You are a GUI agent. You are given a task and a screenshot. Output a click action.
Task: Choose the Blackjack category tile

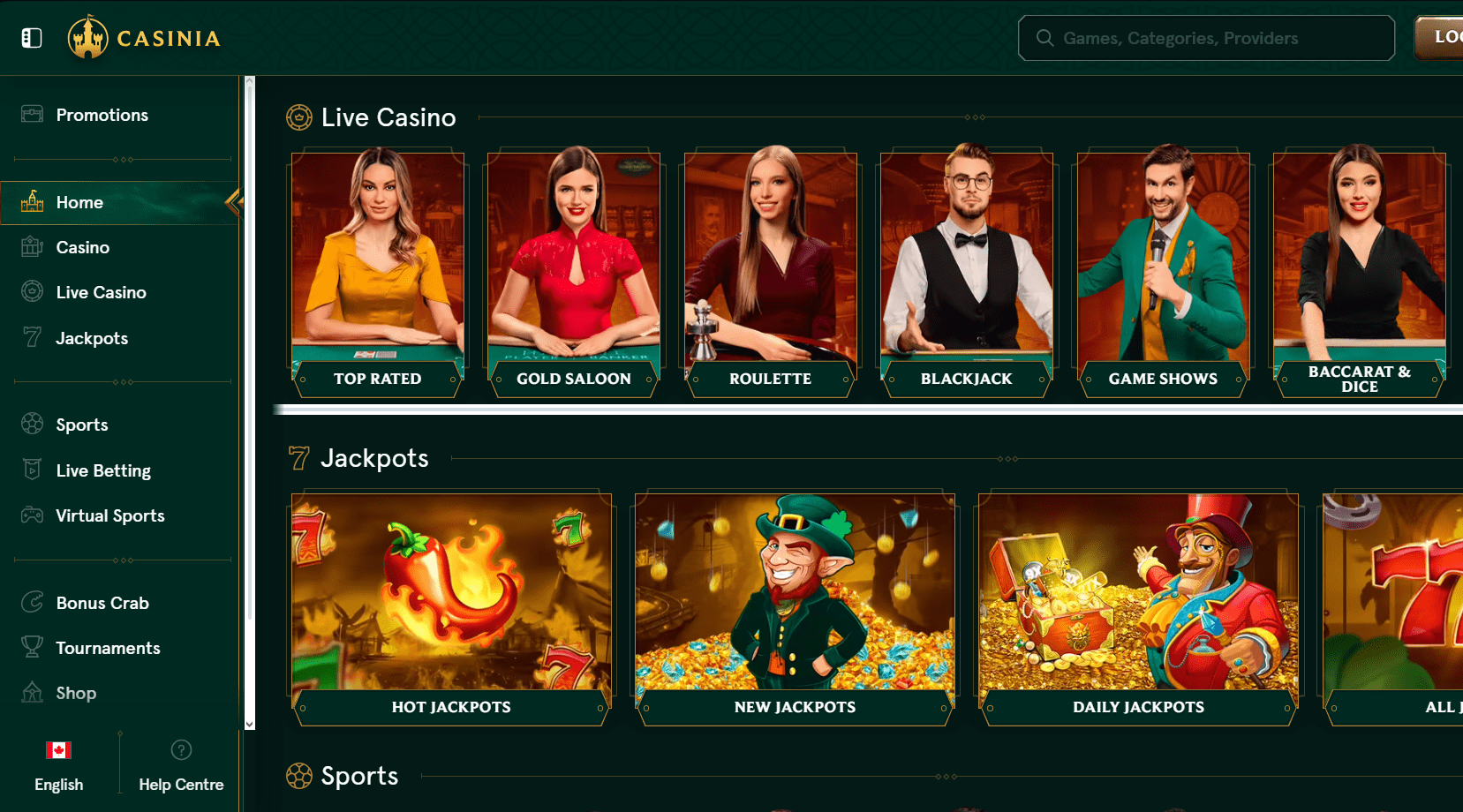967,274
